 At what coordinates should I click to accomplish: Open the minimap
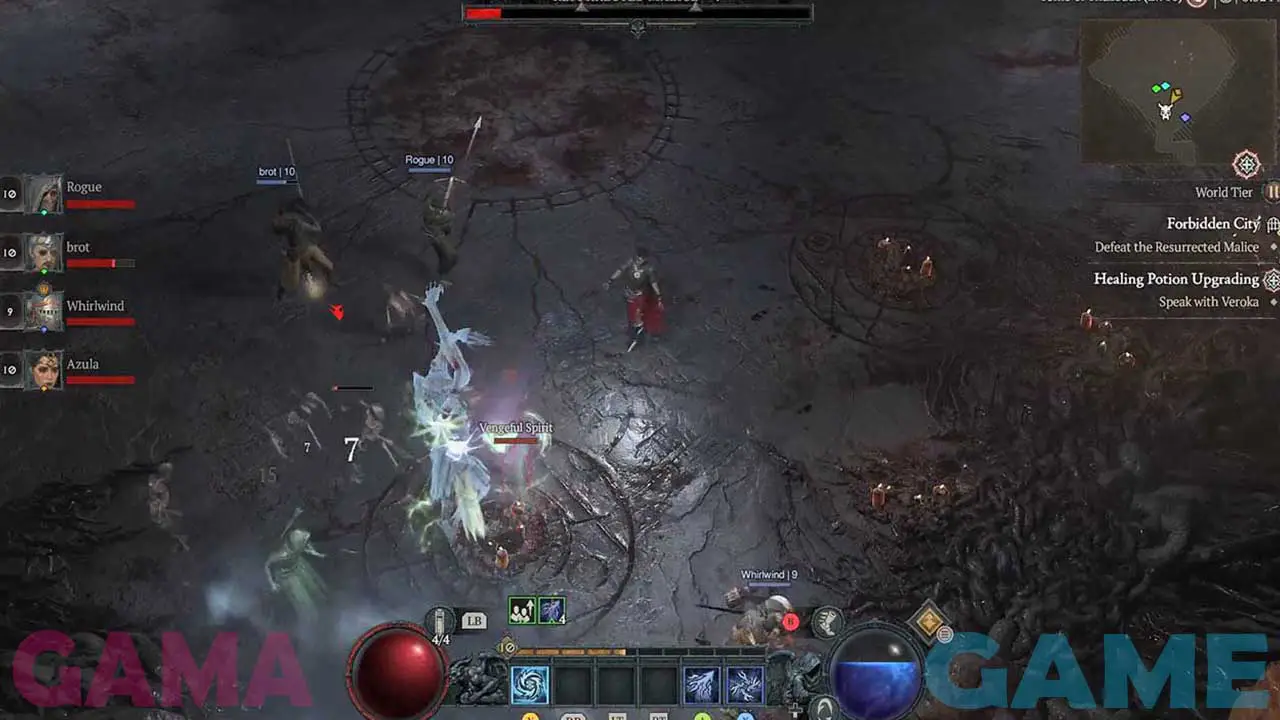1165,92
